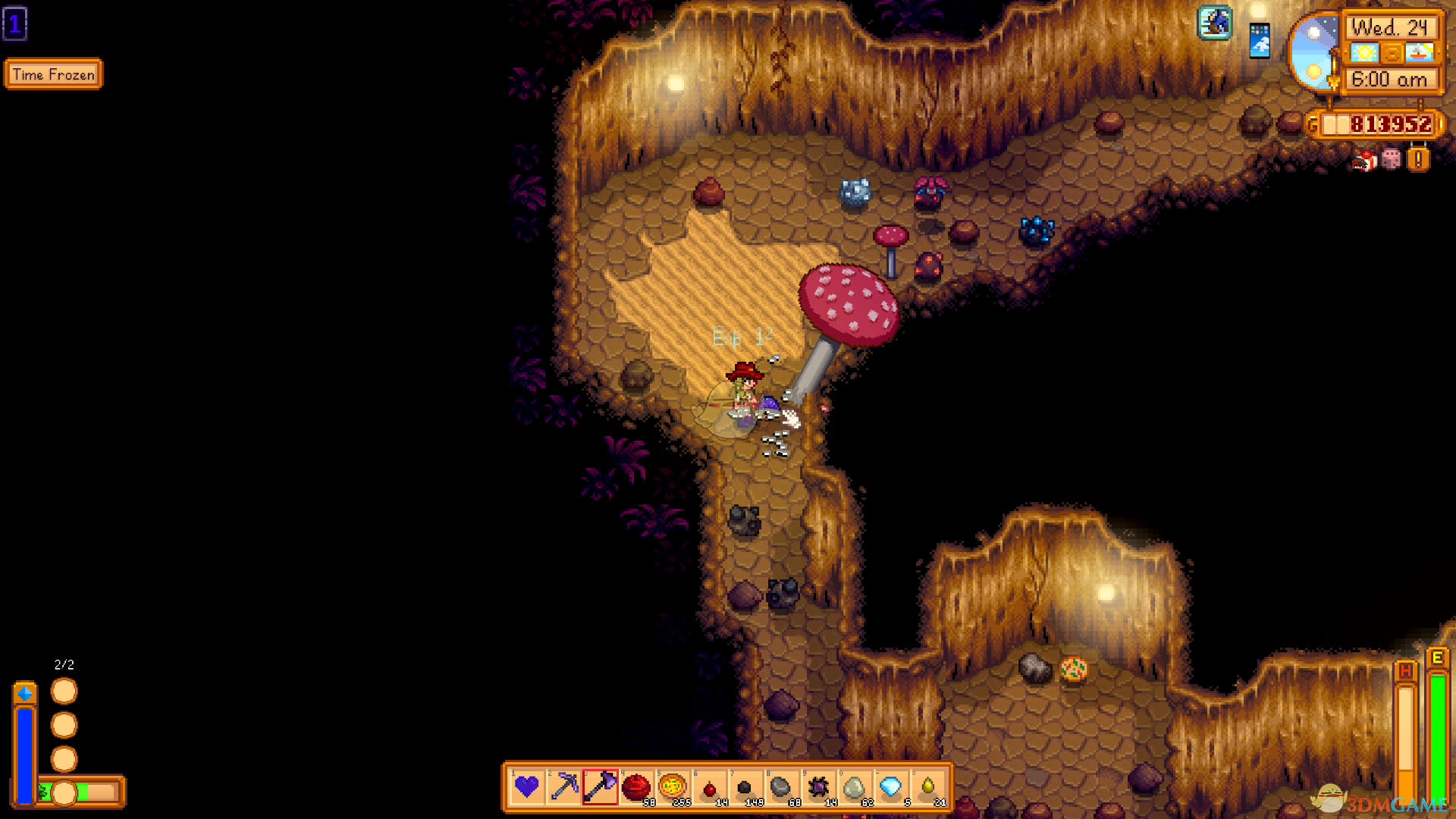The height and width of the screenshot is (819, 1456).
Task: Select the cherry bomb in hotbar slot 6
Action: click(711, 789)
